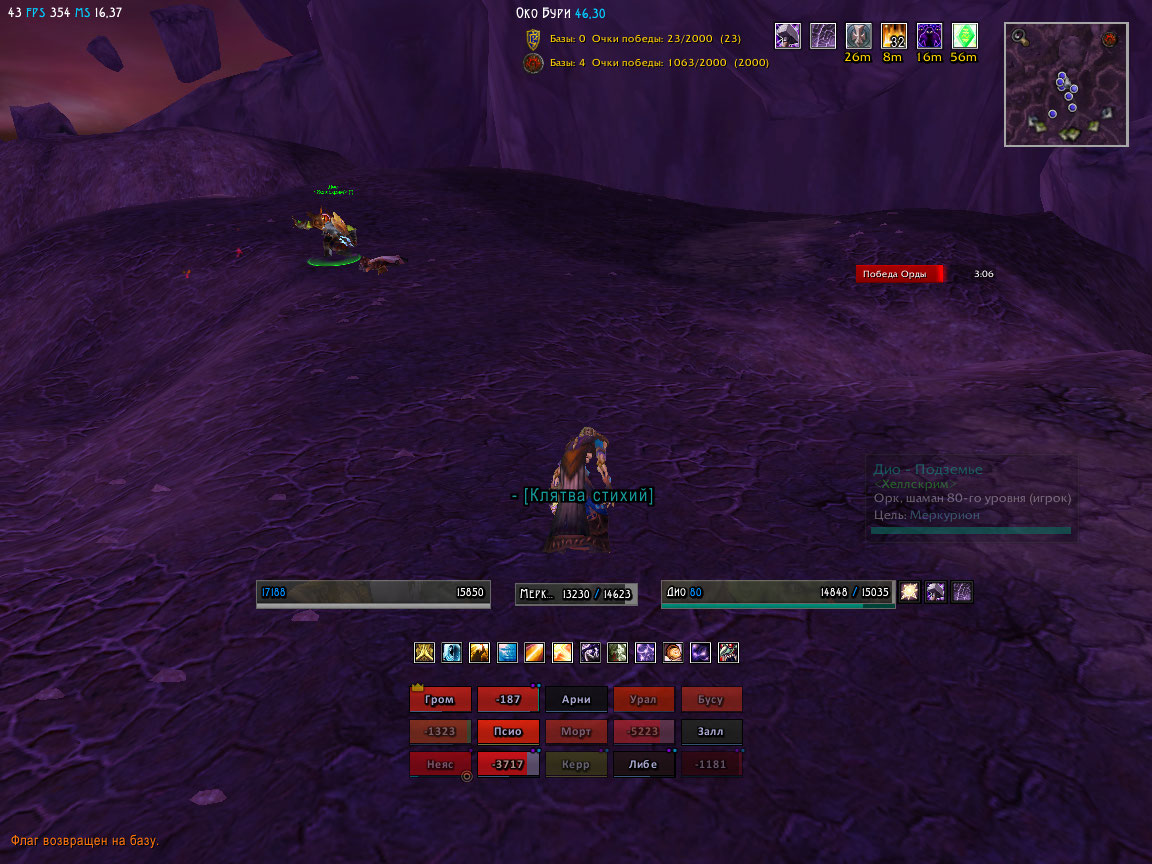Select the fire buff with 32 stacks
The image size is (1152, 864).
coord(893,37)
